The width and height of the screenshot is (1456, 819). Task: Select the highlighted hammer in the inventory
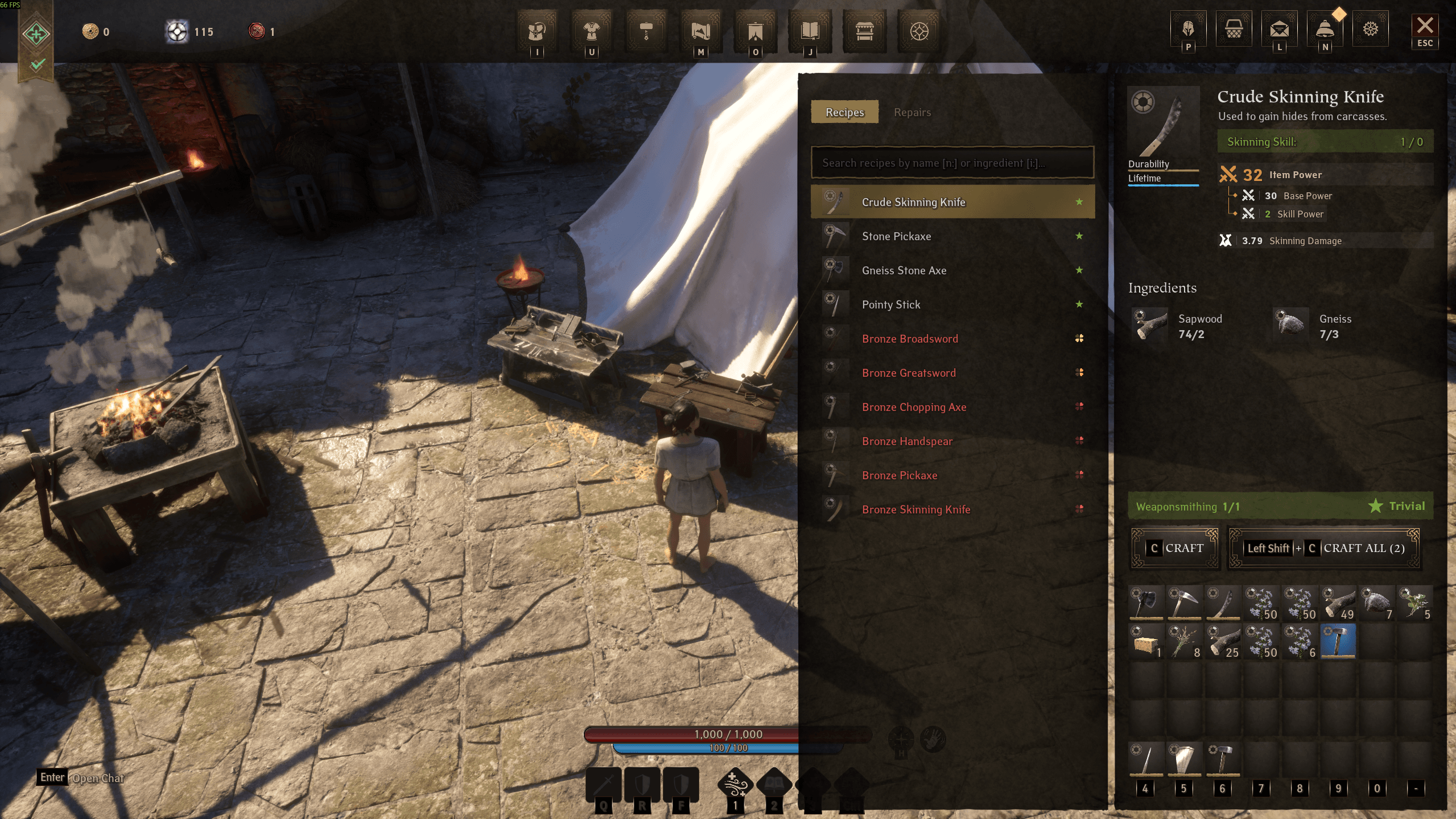pyautogui.click(x=1338, y=641)
